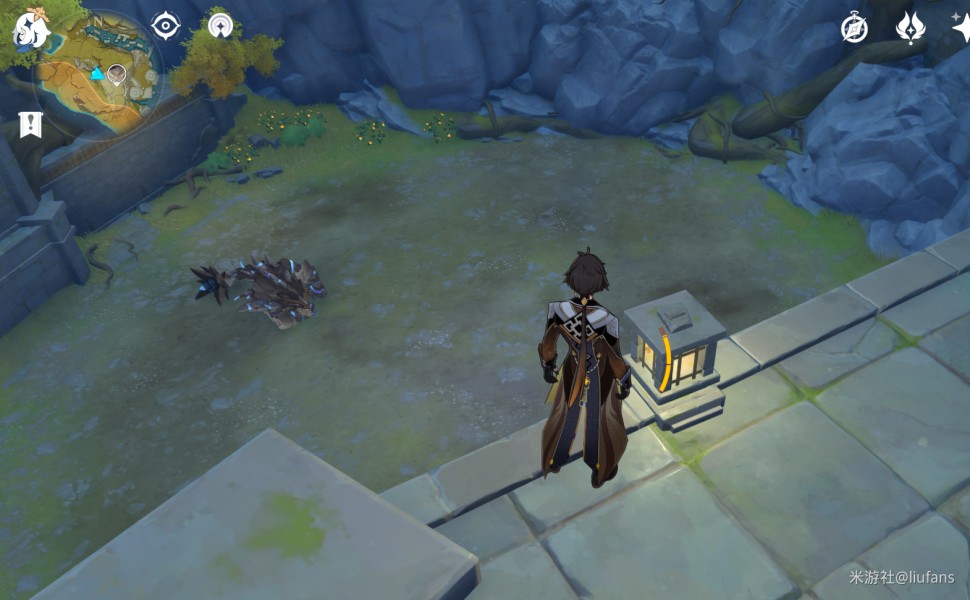The width and height of the screenshot is (970, 600).
Task: Open the winged Battle Pass icon
Action: [x=910, y=28]
